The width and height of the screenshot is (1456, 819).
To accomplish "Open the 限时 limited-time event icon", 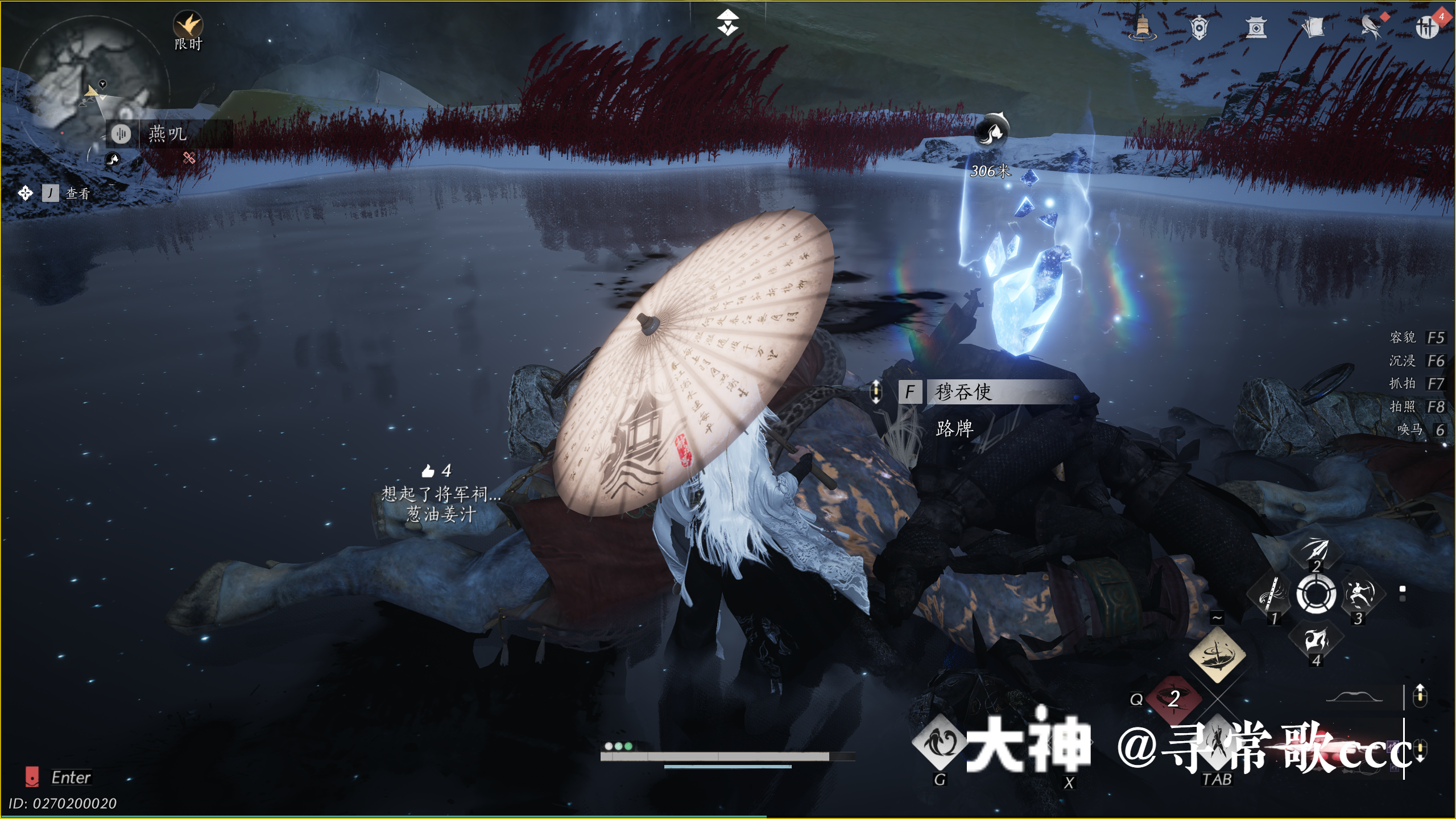I will click(188, 26).
